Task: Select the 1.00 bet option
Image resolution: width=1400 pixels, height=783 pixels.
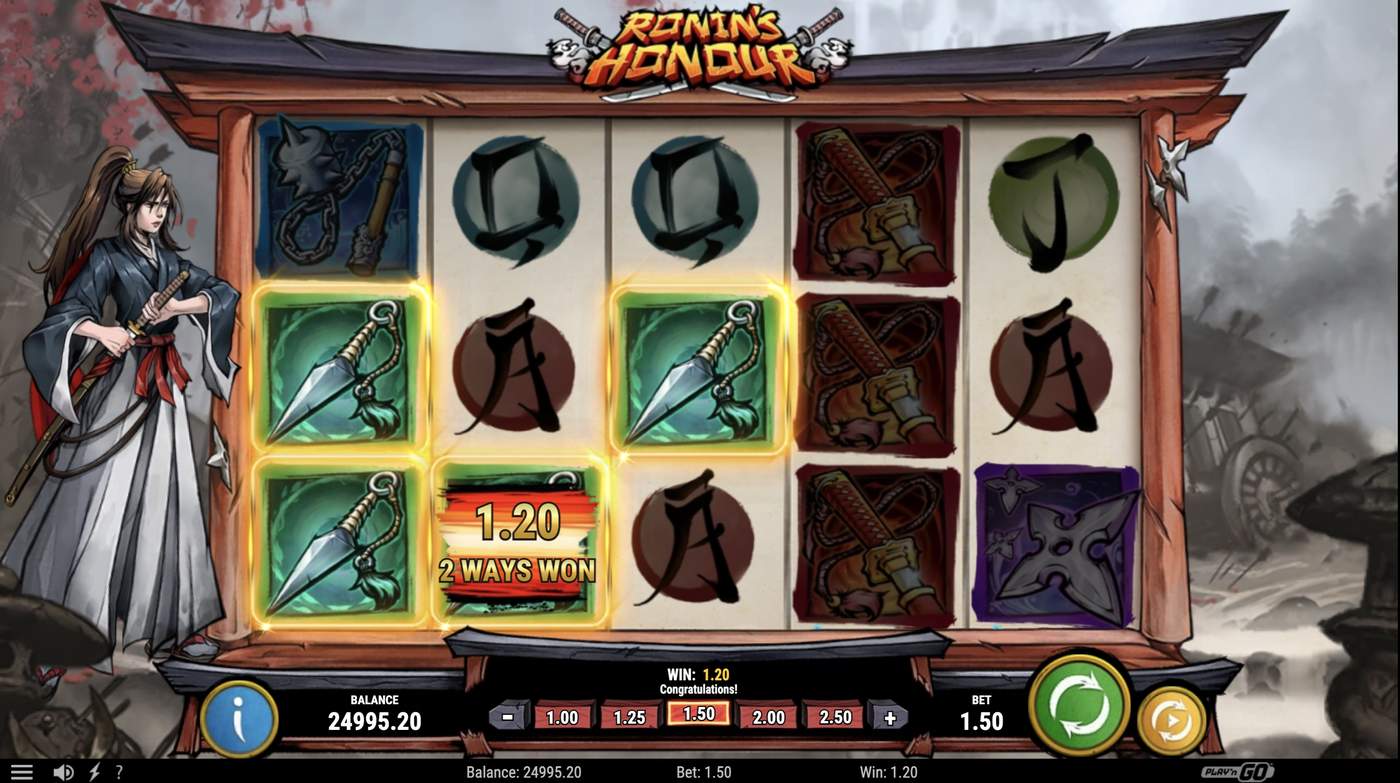Action: pos(563,717)
